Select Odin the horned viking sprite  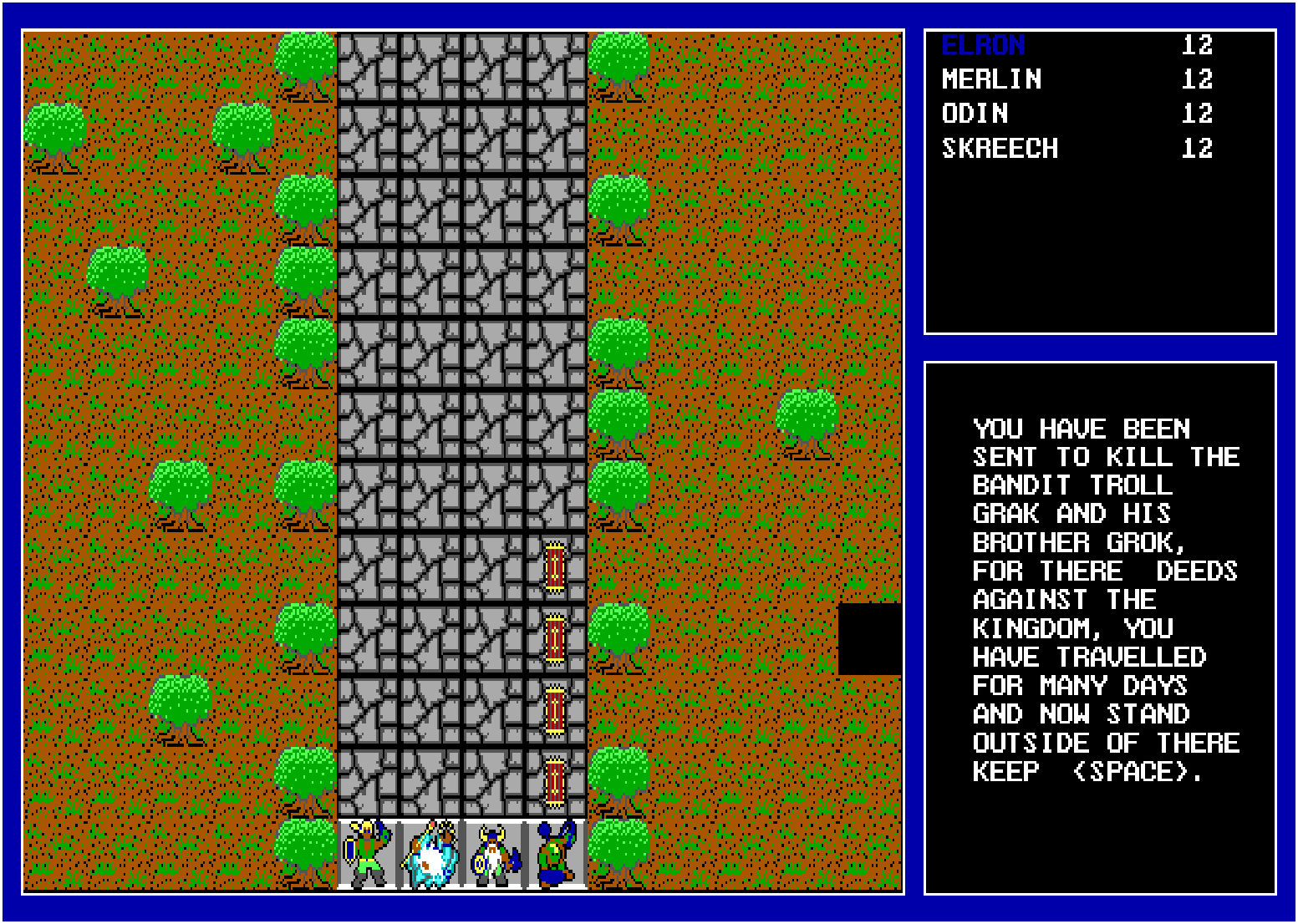click(491, 854)
